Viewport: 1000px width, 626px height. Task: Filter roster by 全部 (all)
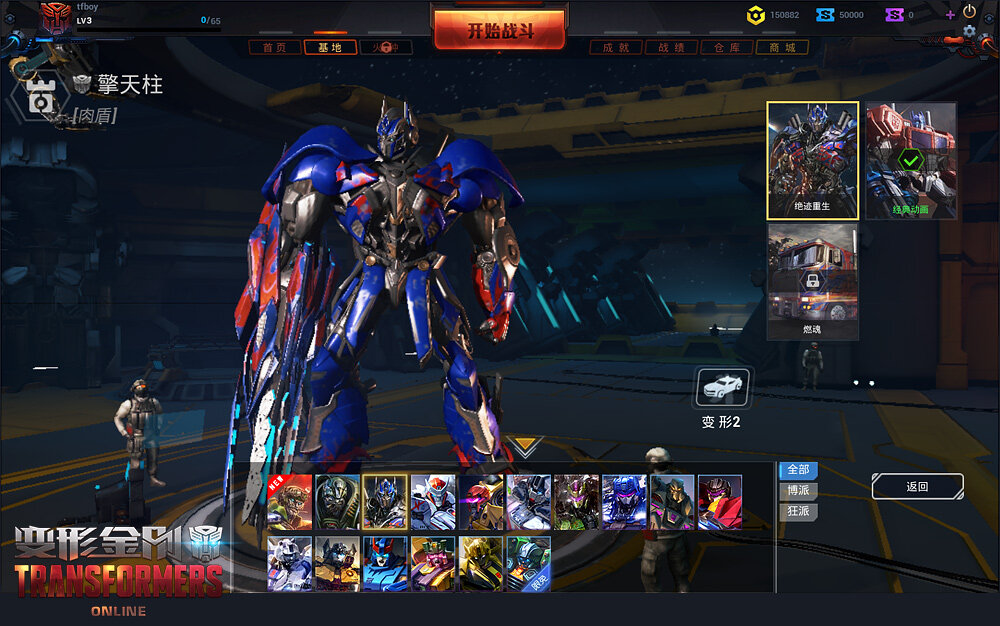(x=798, y=470)
